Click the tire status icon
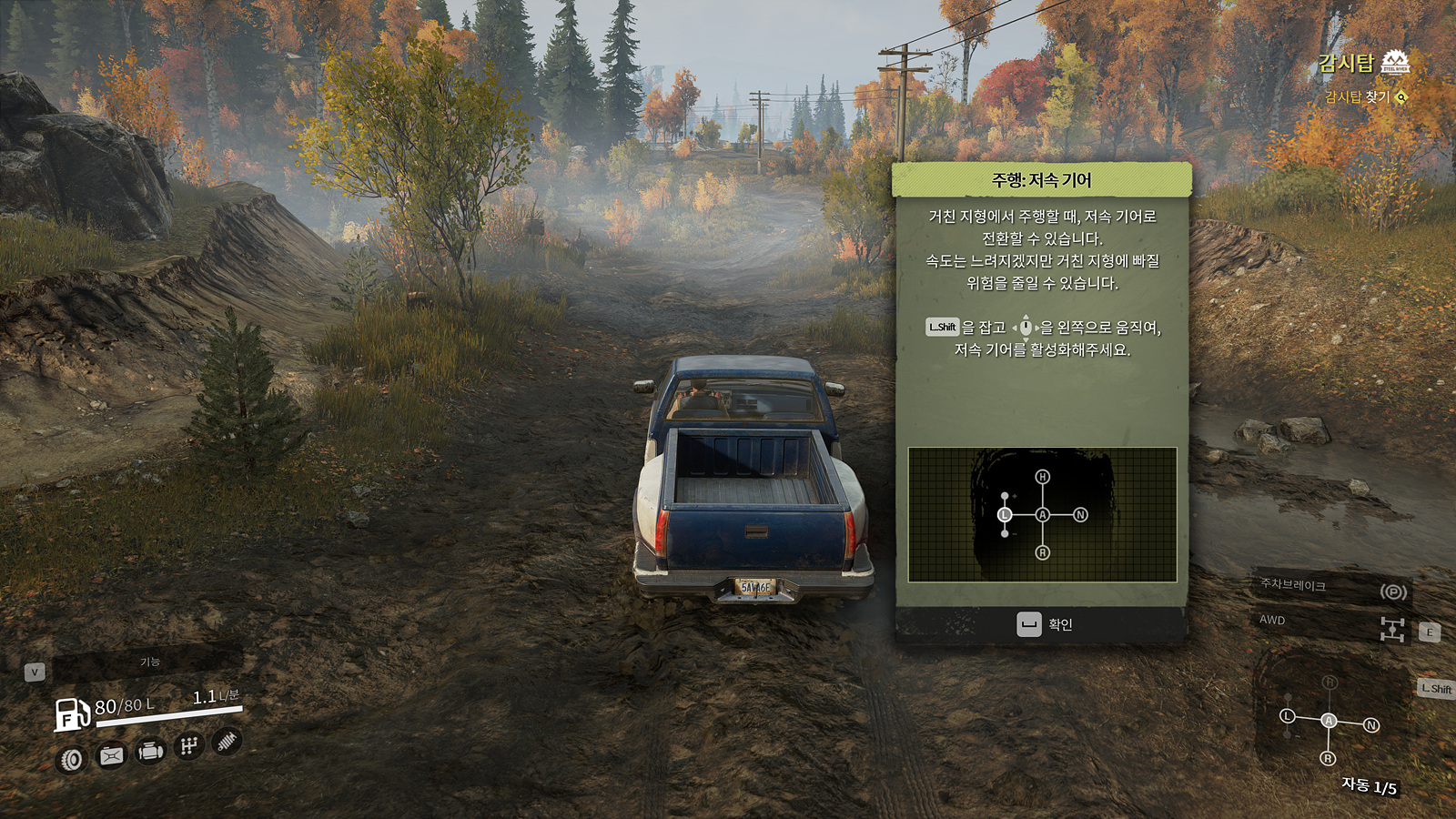Screen dimensions: 1456x819 click(x=72, y=759)
